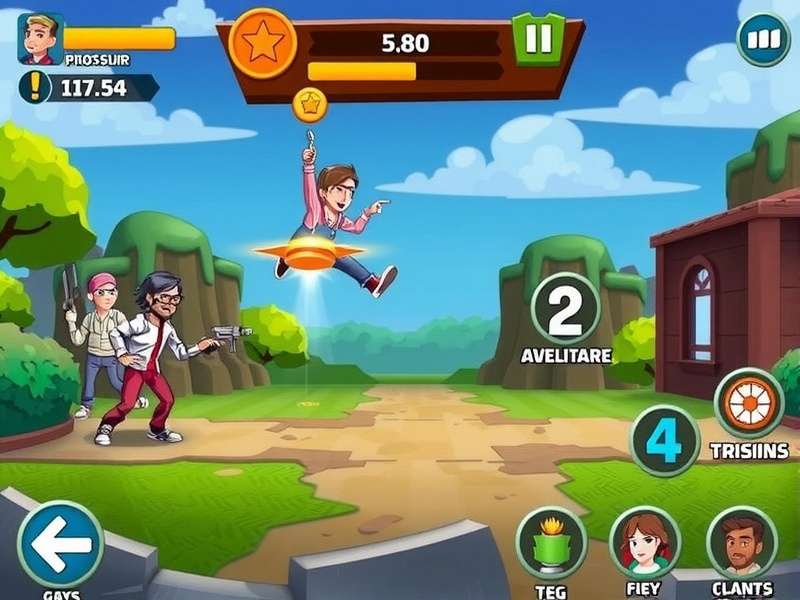The height and width of the screenshot is (600, 800).
Task: Go back with the white arrow button
Action: (61, 543)
